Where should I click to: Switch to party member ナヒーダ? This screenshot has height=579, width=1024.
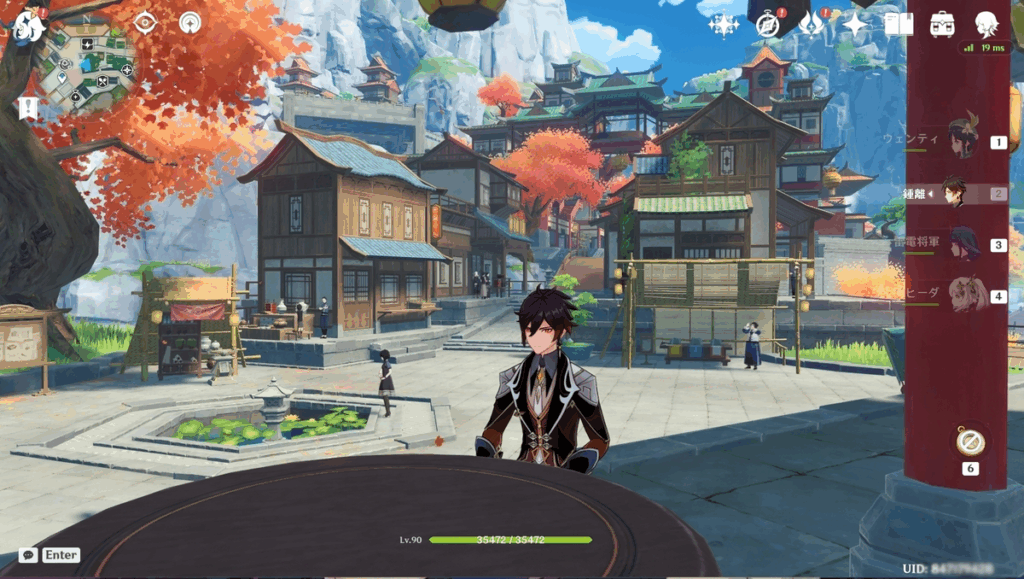point(966,296)
